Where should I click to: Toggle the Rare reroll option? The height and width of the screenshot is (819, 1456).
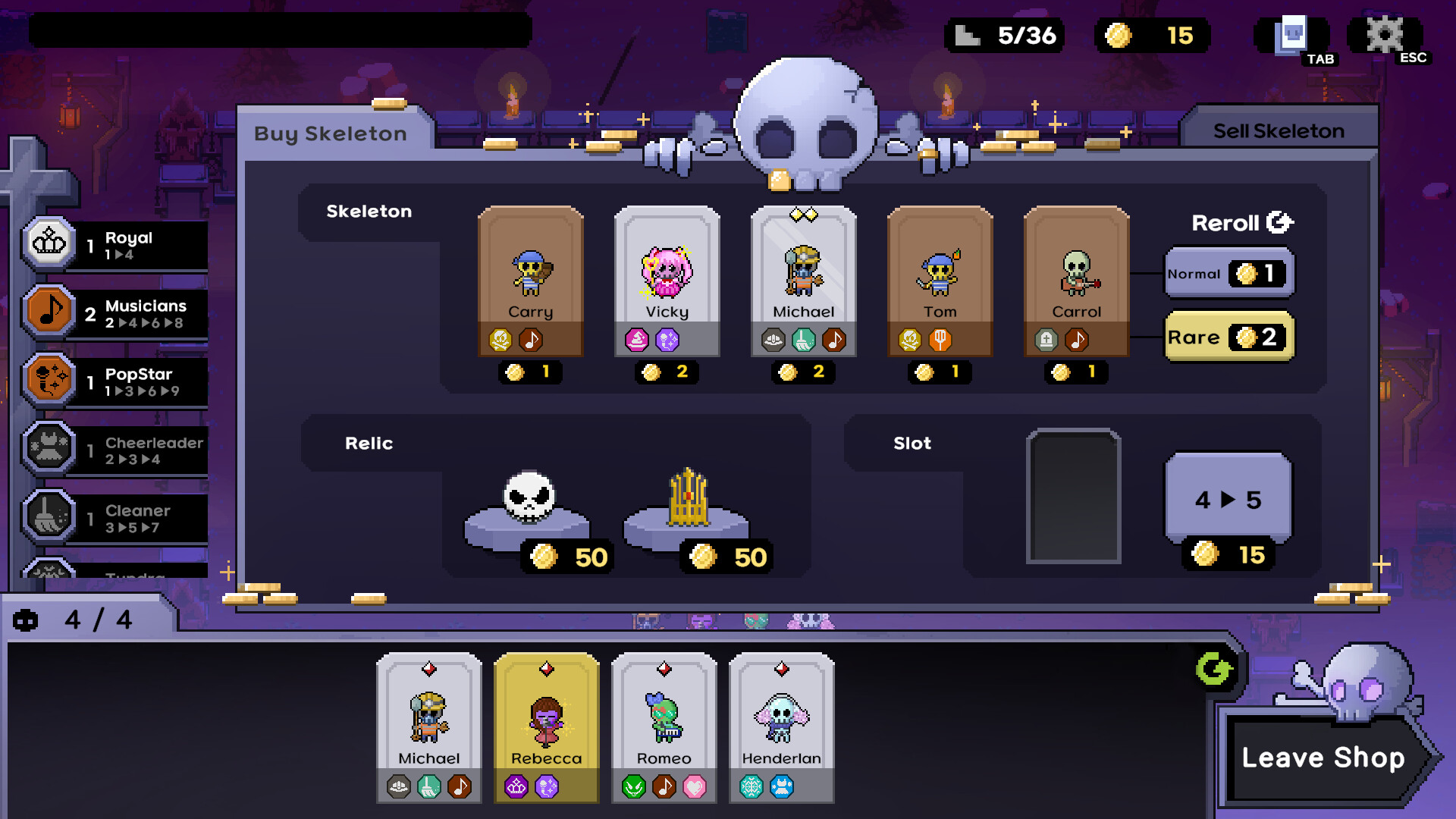coord(1228,338)
